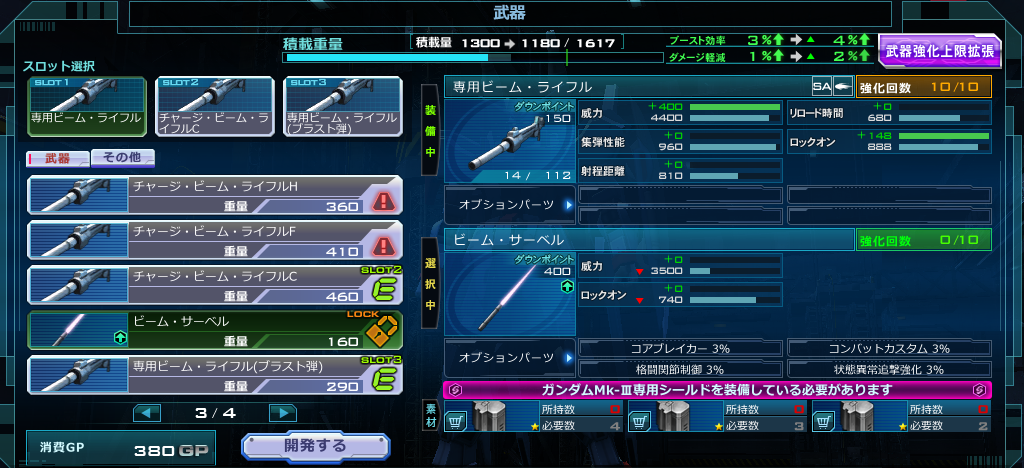Select チャージ・ビーム・ライフルF from the list
The height and width of the screenshot is (468, 1024).
pyautogui.click(x=215, y=241)
